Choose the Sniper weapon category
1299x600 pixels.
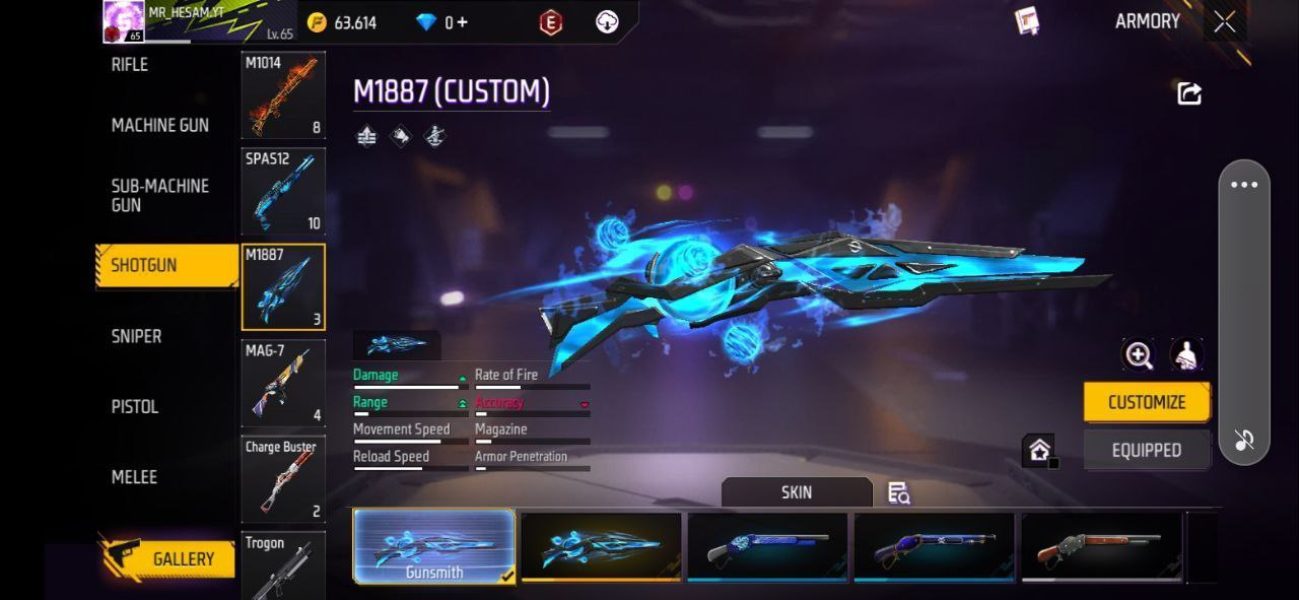click(x=136, y=337)
